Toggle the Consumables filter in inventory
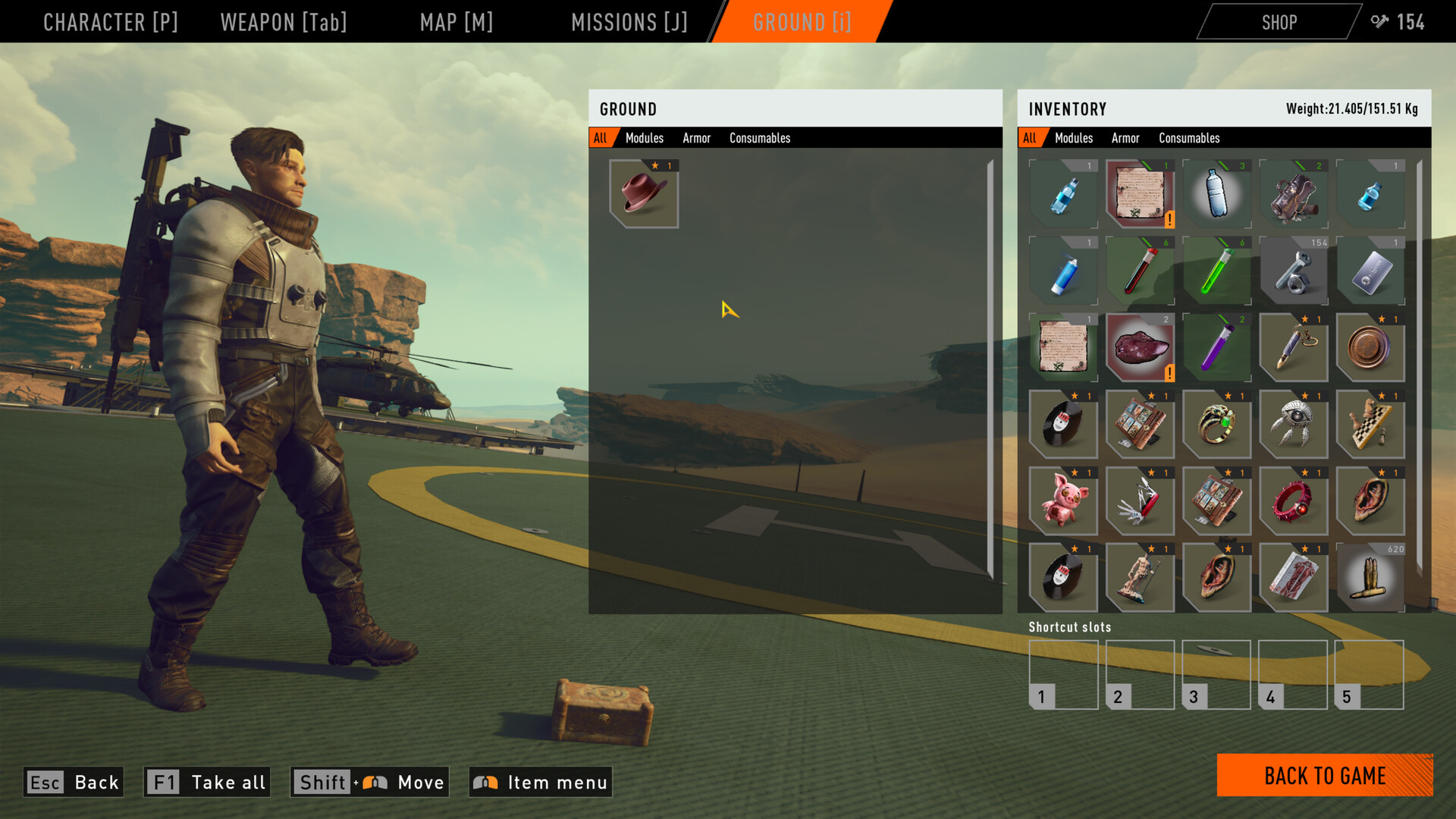Screen dimensions: 1456x819 click(x=1189, y=138)
